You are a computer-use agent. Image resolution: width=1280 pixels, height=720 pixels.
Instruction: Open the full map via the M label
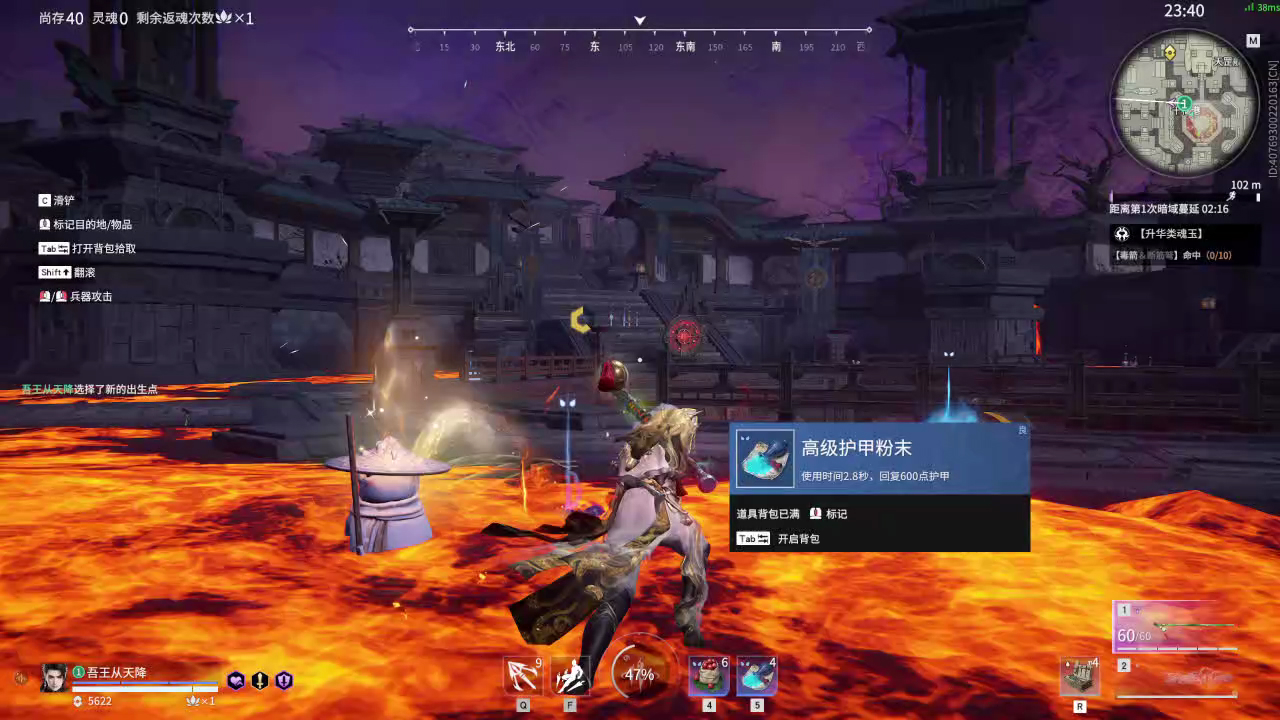pos(1254,41)
